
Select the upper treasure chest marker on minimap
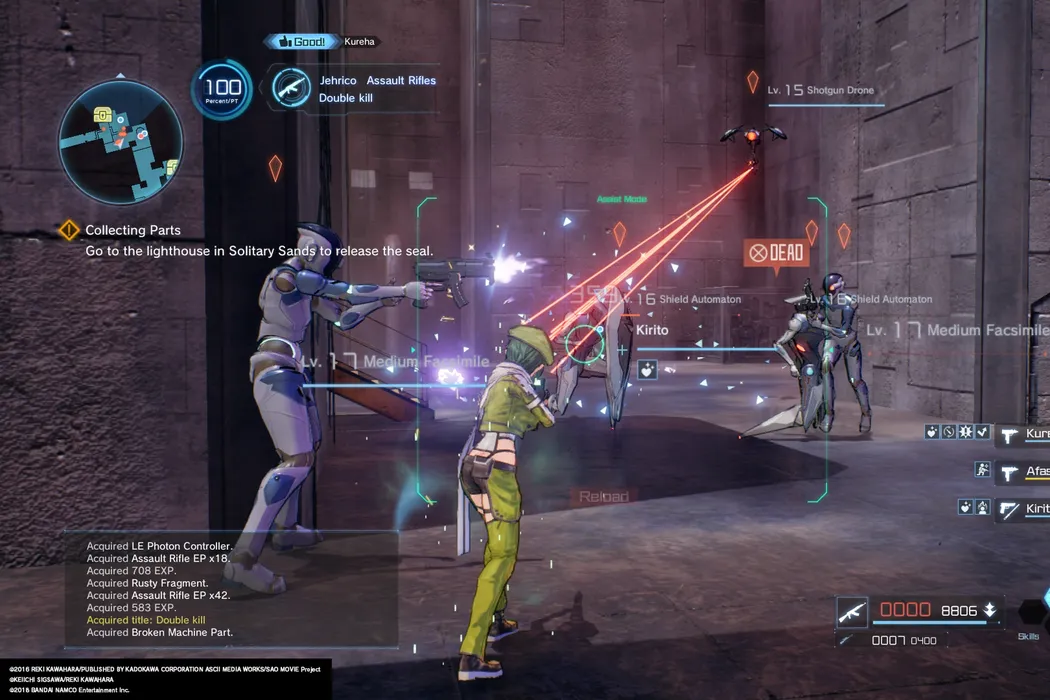pos(102,117)
